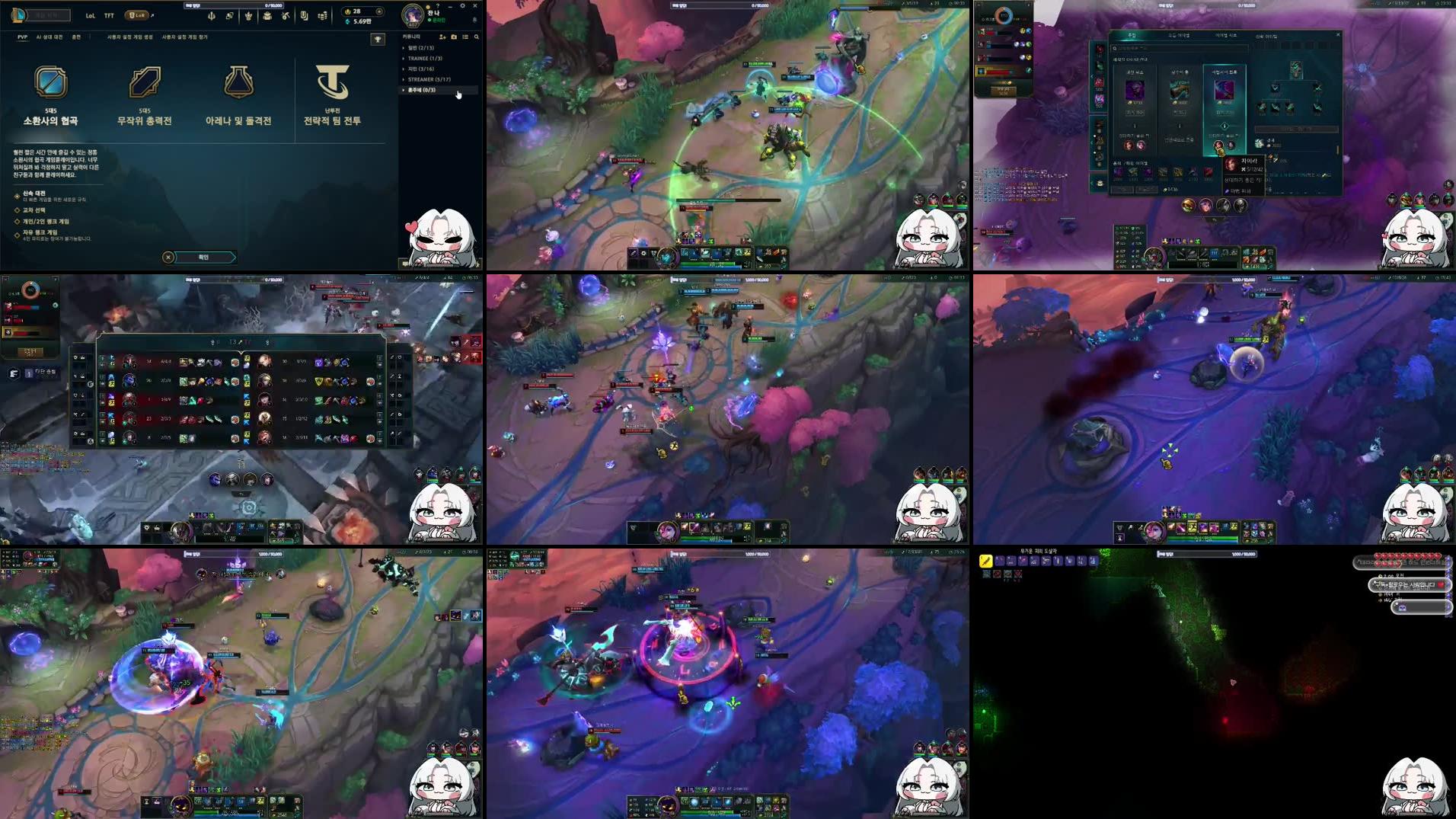1456x819 pixels.
Task: Click the add-friend icon in community panel
Action: [443, 37]
